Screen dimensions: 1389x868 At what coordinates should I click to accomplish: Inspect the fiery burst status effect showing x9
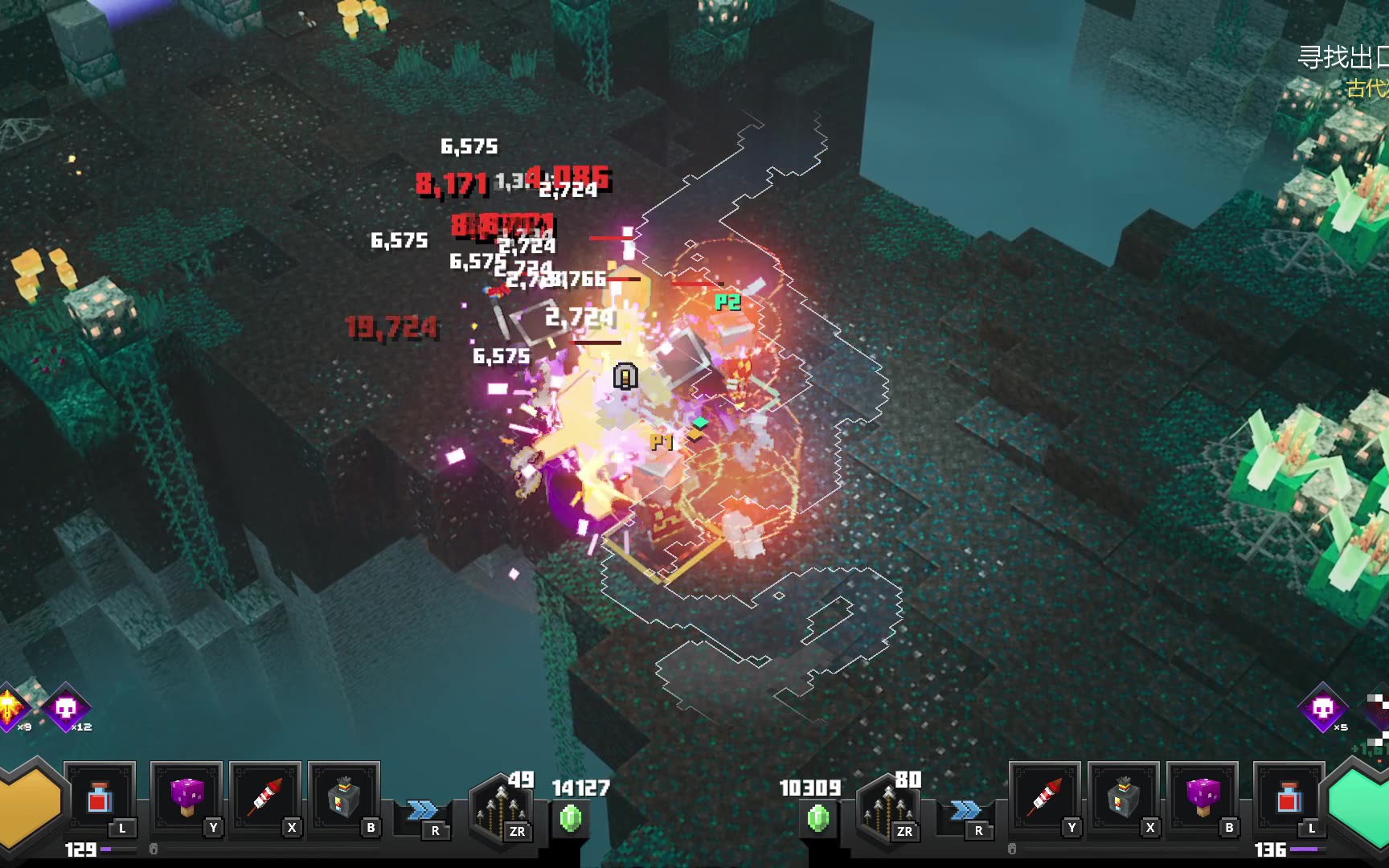(x=11, y=708)
